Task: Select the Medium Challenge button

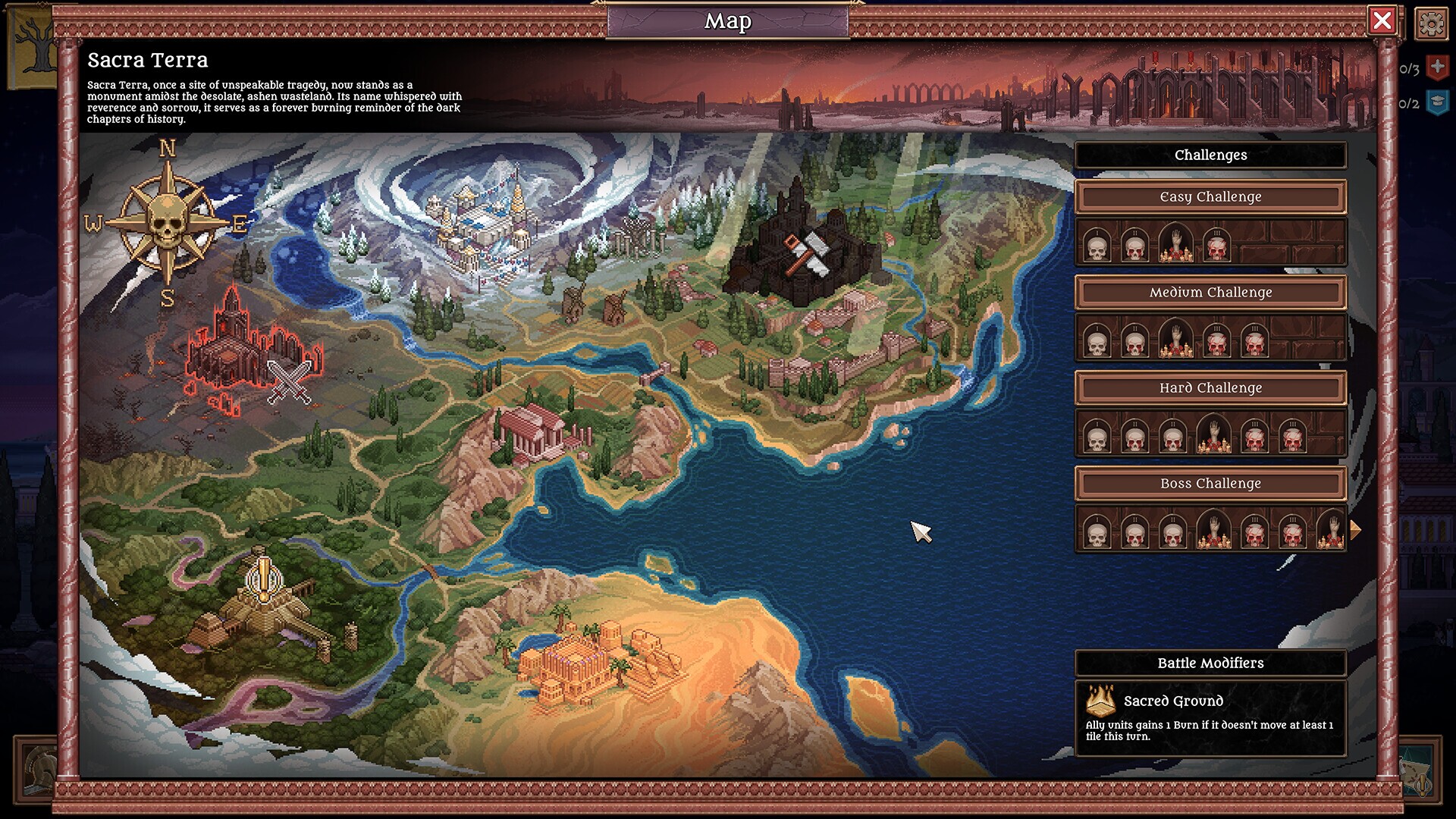Action: coord(1210,292)
